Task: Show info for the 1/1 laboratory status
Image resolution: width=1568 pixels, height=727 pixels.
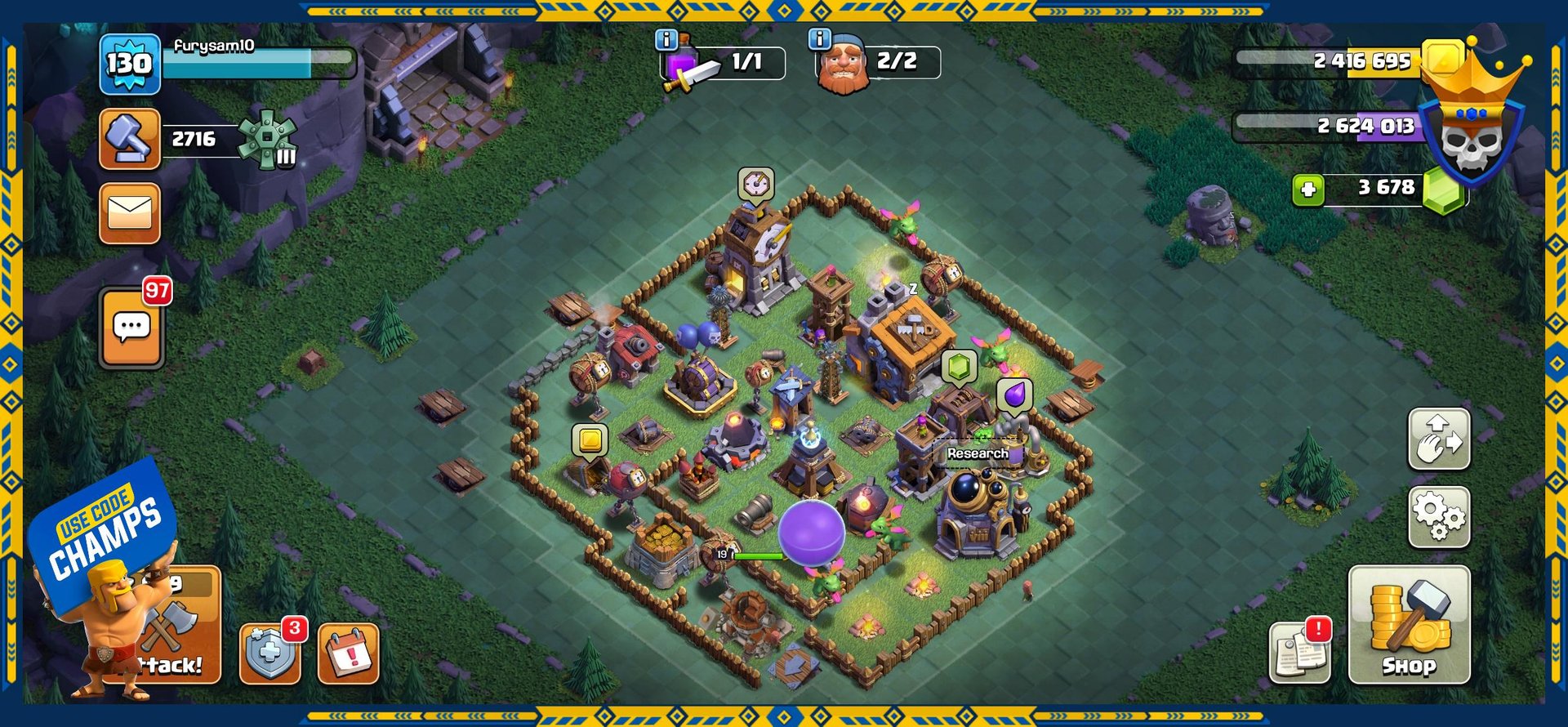Action: pyautogui.click(x=667, y=39)
